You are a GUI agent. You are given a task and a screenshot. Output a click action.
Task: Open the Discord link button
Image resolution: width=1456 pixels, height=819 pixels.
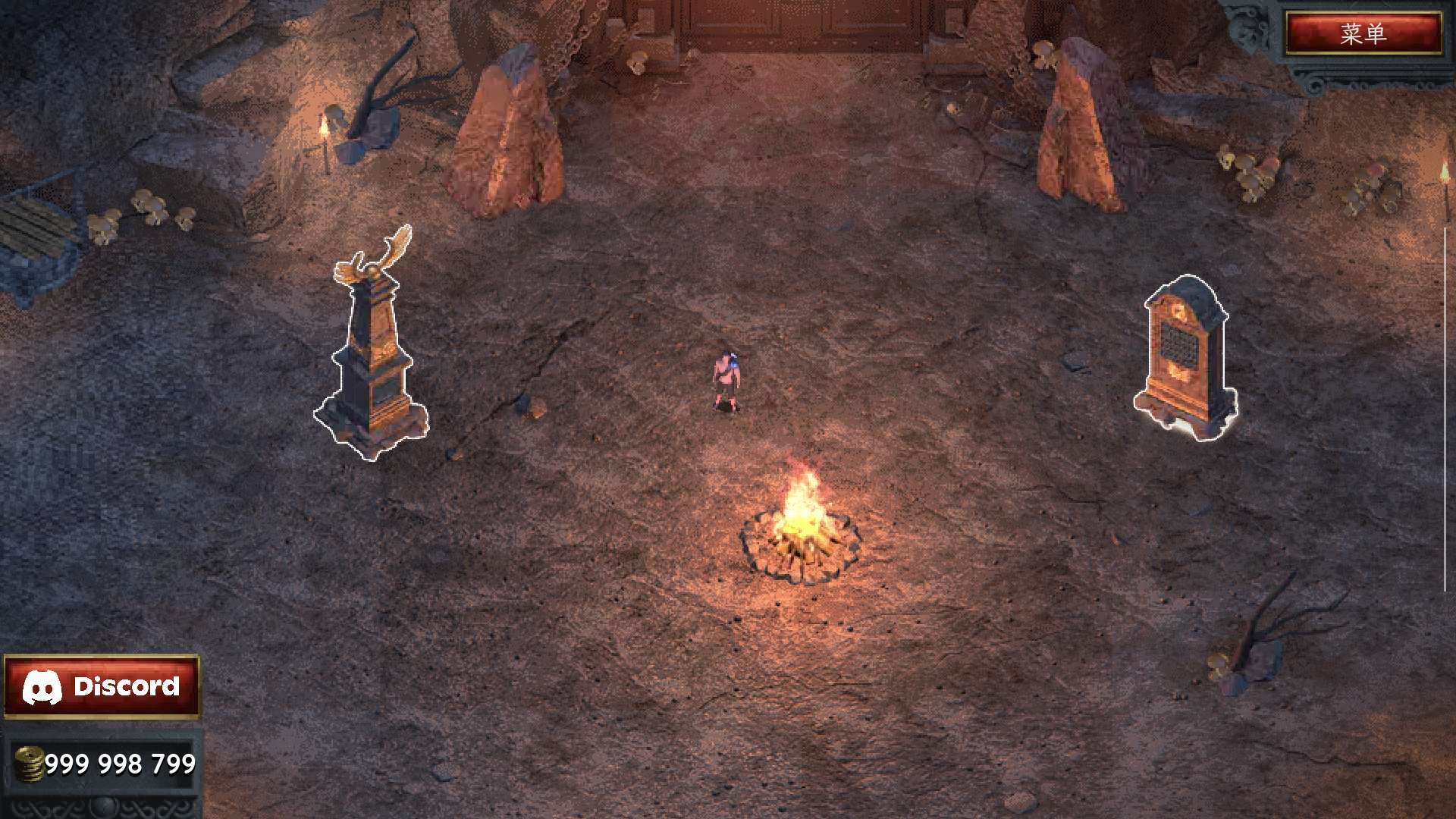coord(102,686)
